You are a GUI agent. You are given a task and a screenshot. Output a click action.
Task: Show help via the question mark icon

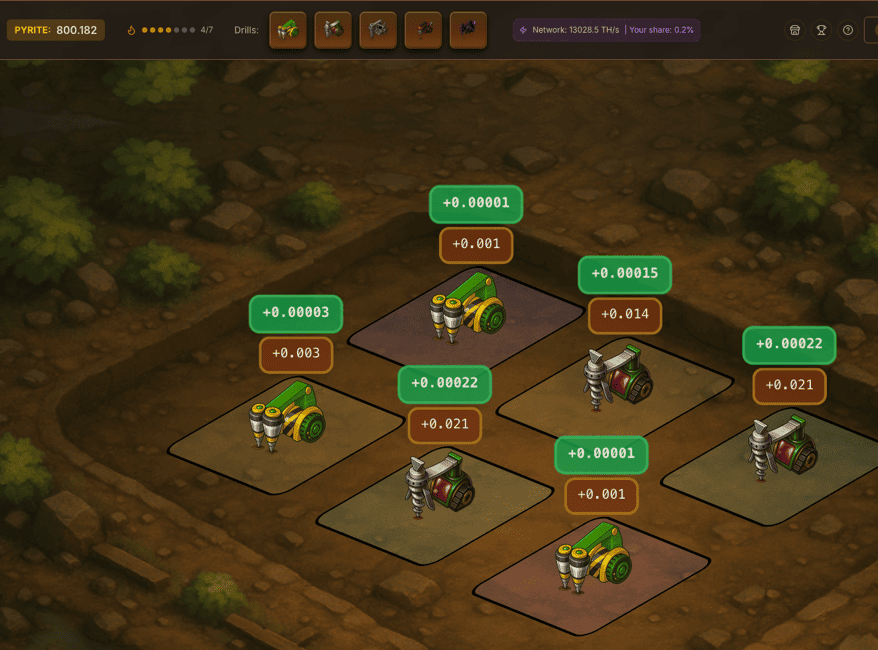click(x=848, y=30)
